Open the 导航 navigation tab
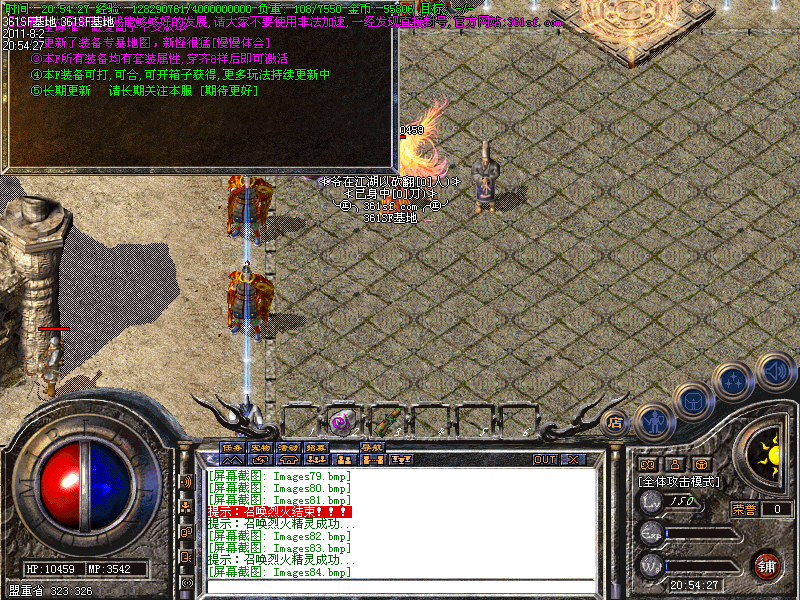Image resolution: width=800 pixels, height=600 pixels. tap(373, 447)
